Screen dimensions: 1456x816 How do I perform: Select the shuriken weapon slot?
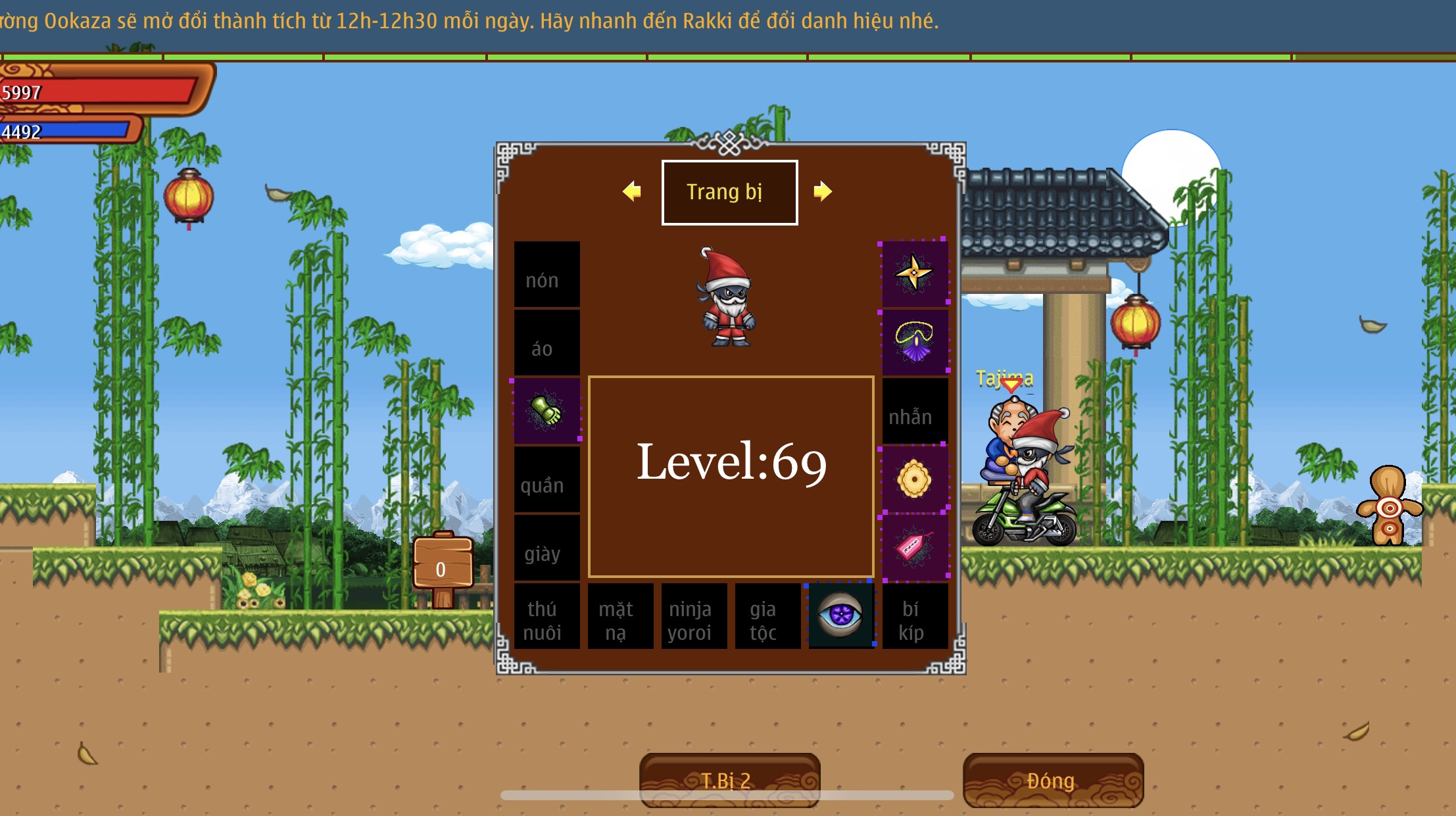914,273
